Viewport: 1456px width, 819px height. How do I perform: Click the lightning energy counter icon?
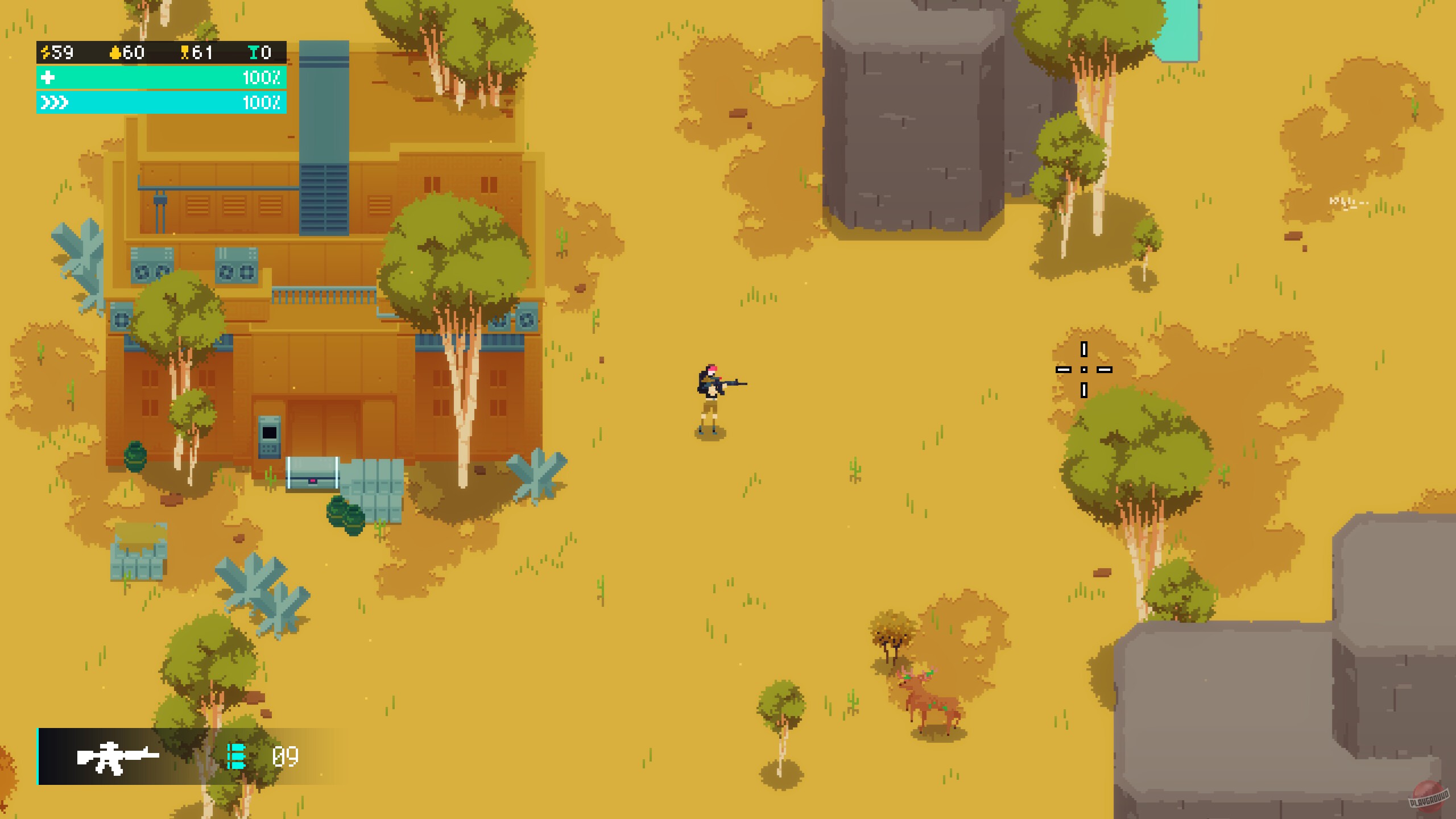tap(47, 53)
